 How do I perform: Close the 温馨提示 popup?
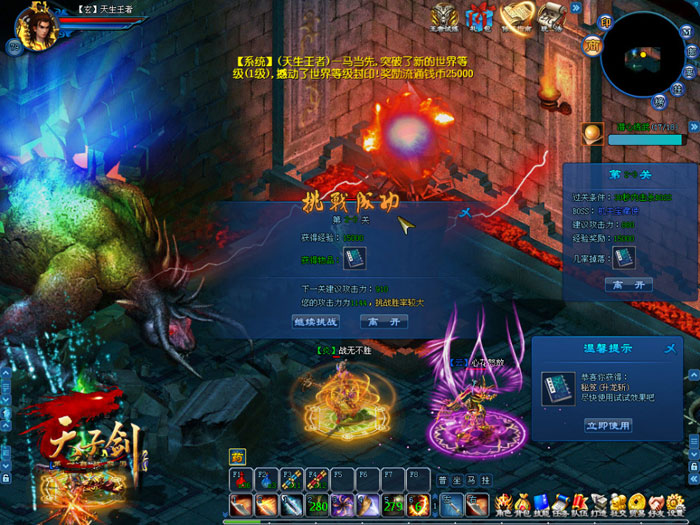pyautogui.click(x=669, y=347)
